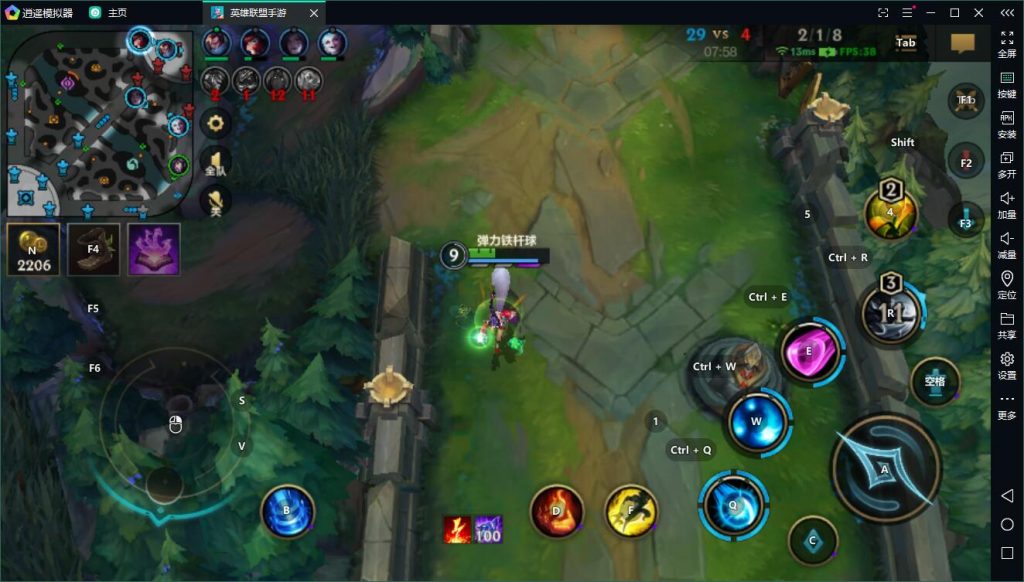Tap the large basic attack button

[x=884, y=468]
